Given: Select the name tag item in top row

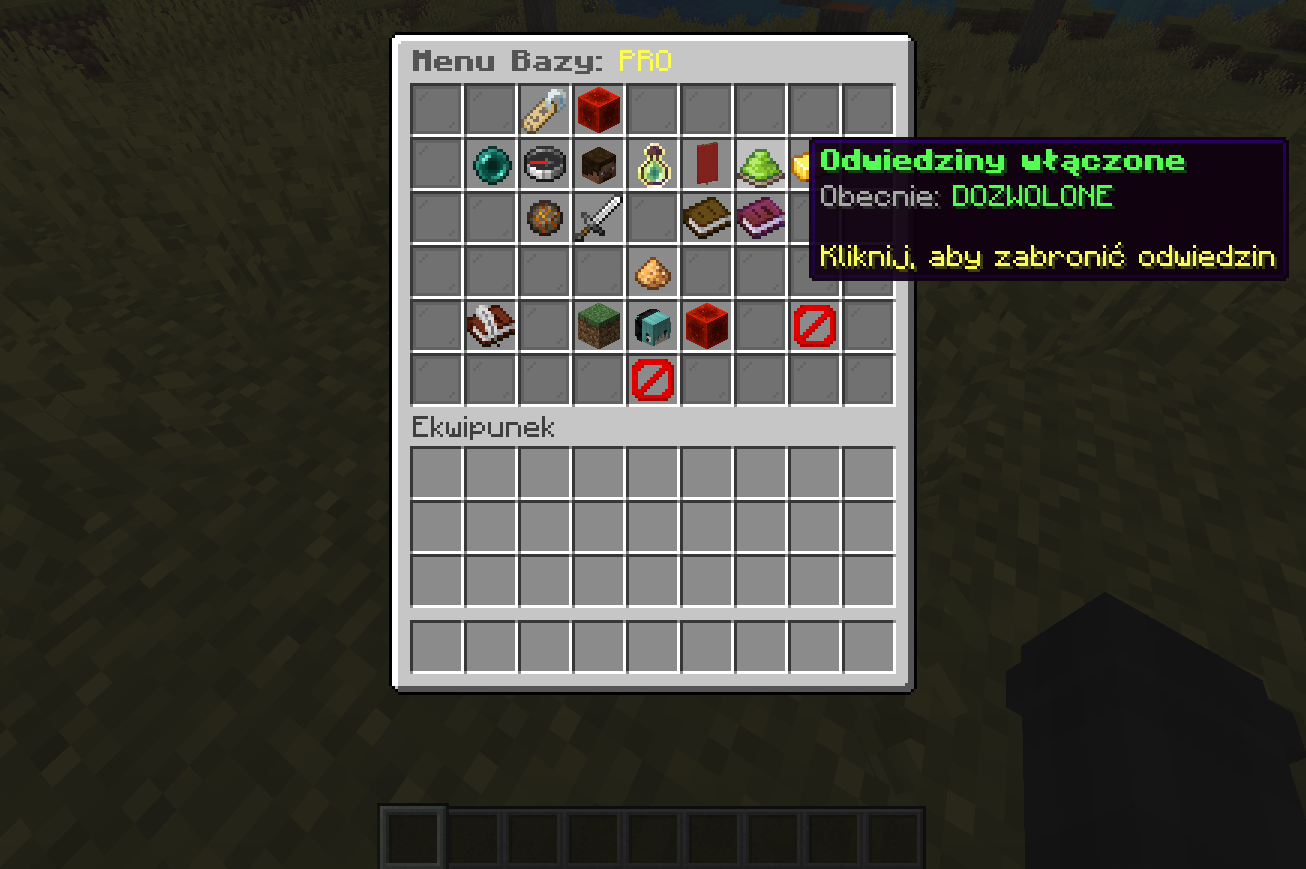Looking at the screenshot, I should point(544,110).
